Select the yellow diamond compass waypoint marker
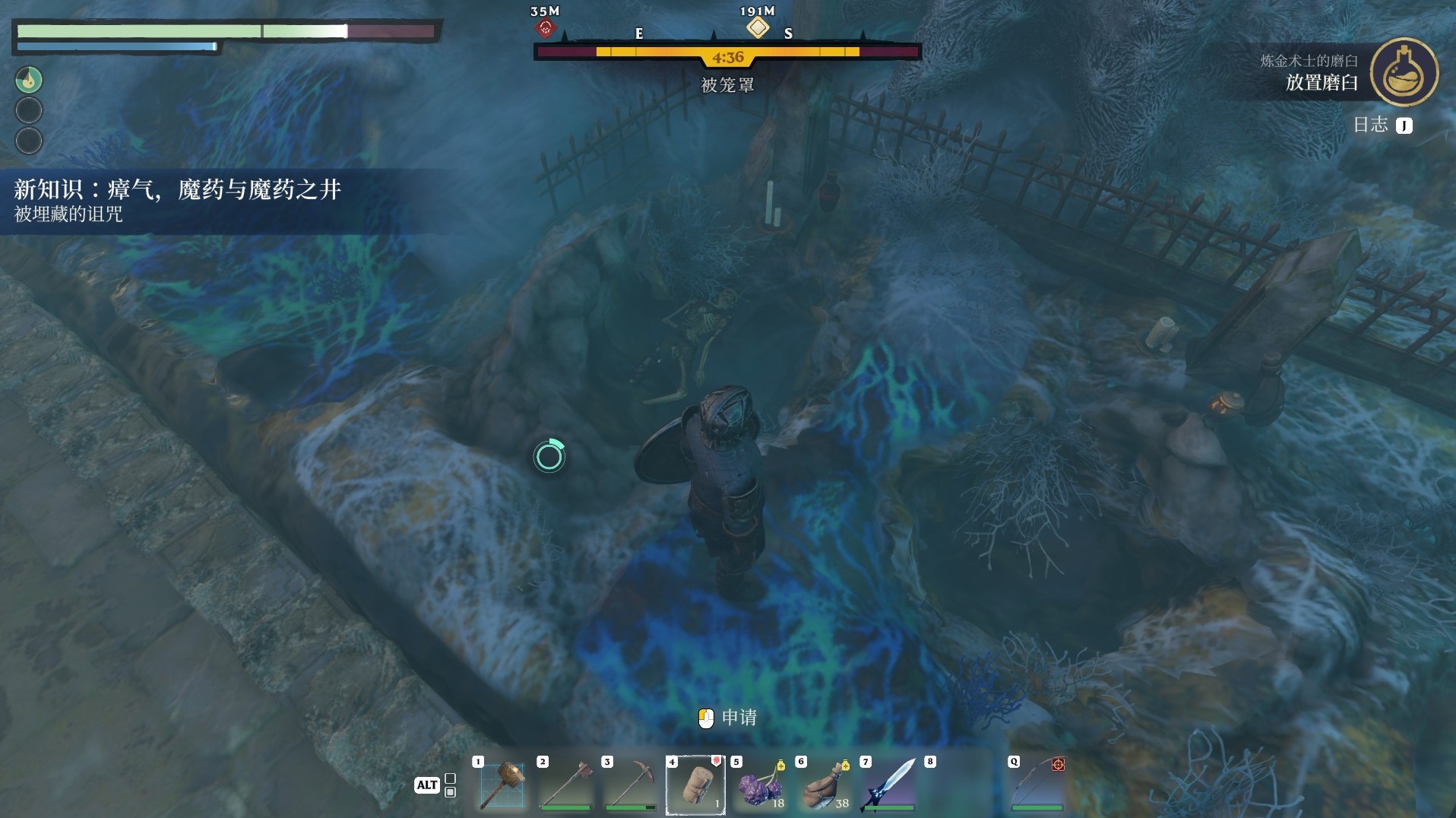Viewport: 1456px width, 818px height. [x=757, y=28]
